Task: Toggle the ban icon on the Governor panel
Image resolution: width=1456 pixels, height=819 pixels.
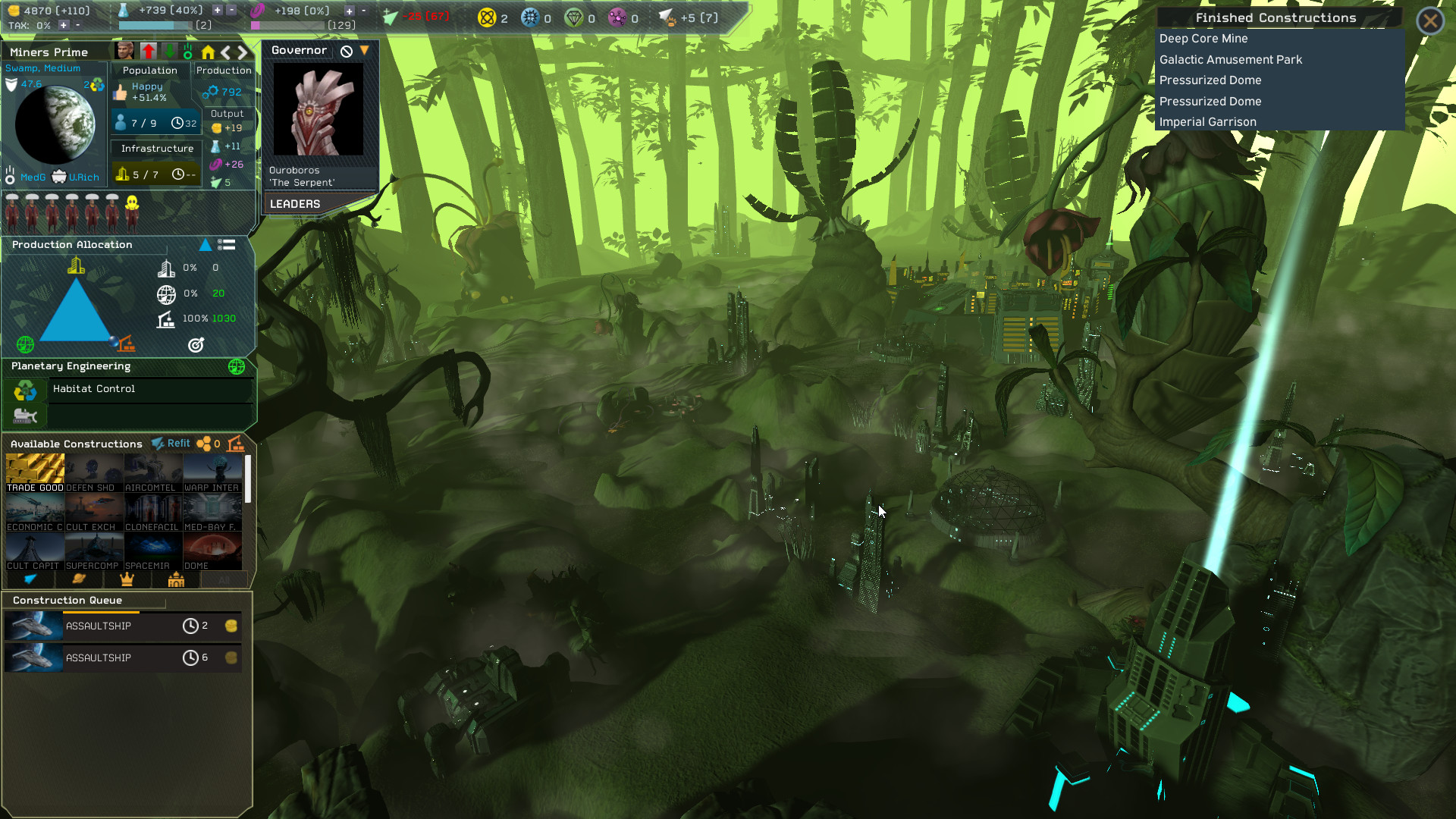Action: click(x=346, y=49)
